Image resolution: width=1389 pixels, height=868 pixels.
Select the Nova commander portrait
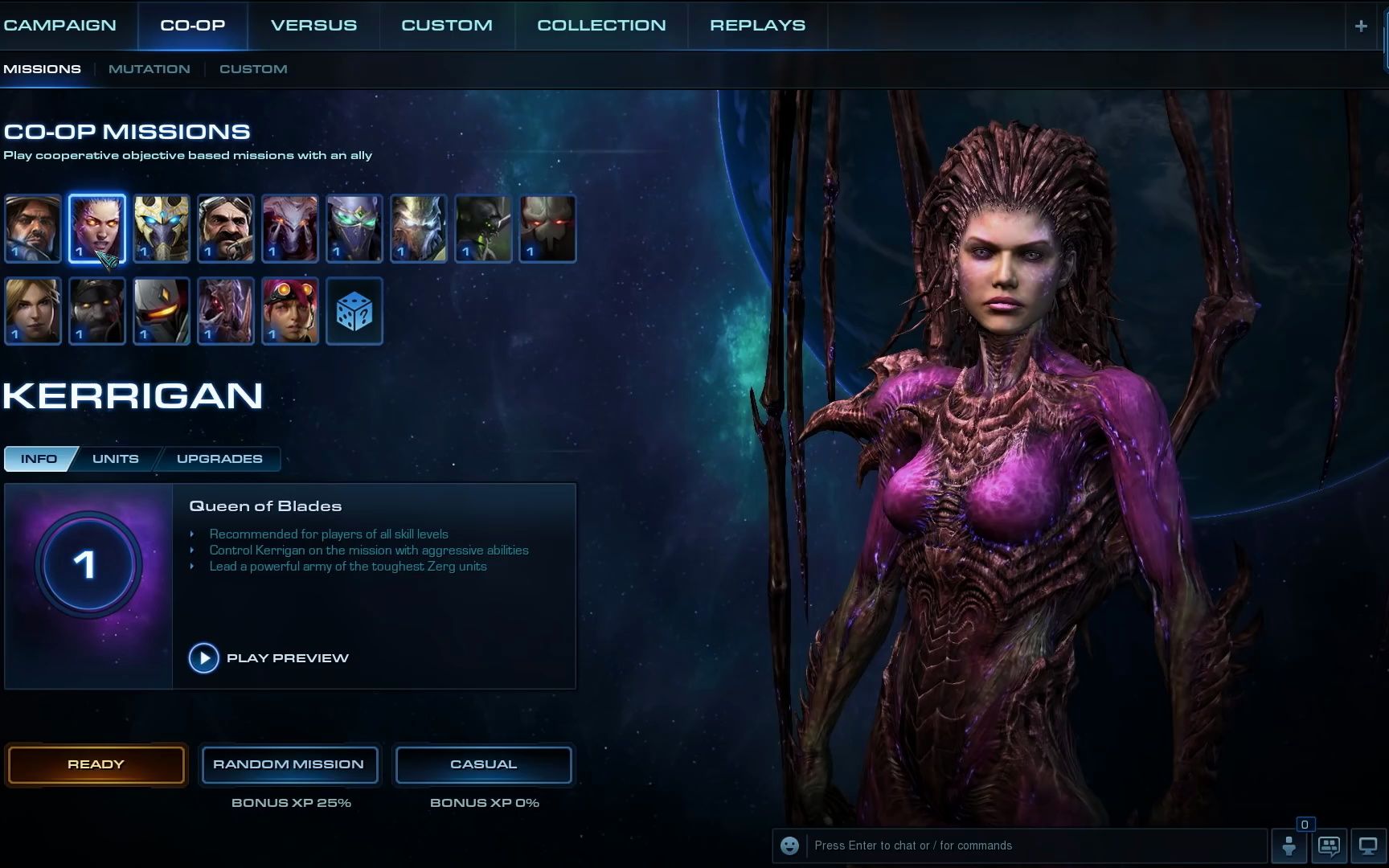click(x=33, y=311)
